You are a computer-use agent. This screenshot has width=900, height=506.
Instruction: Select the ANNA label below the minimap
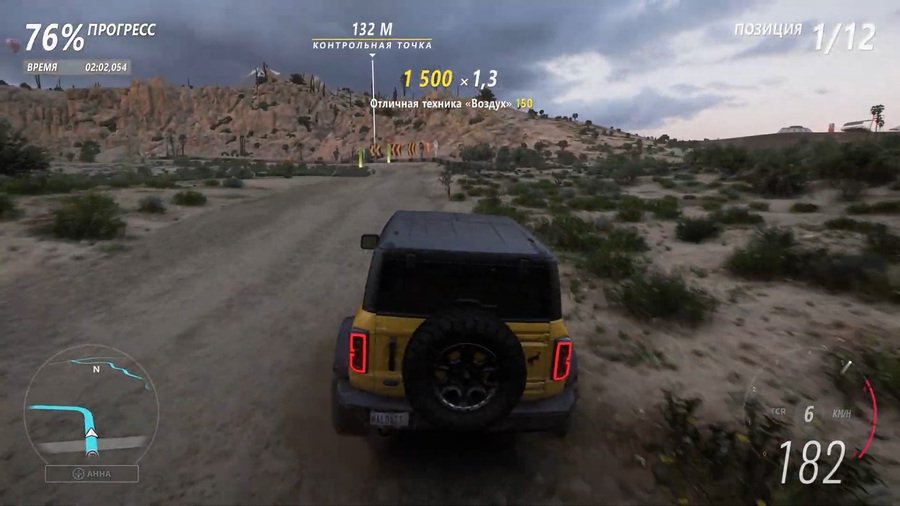[x=91, y=474]
